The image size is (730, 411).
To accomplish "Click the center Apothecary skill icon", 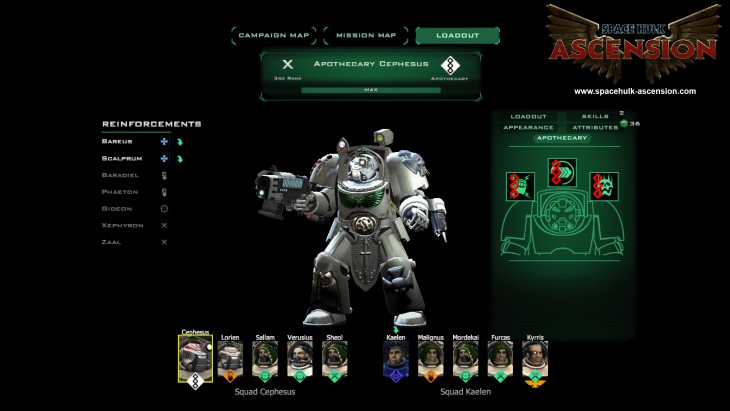I will coord(561,174).
